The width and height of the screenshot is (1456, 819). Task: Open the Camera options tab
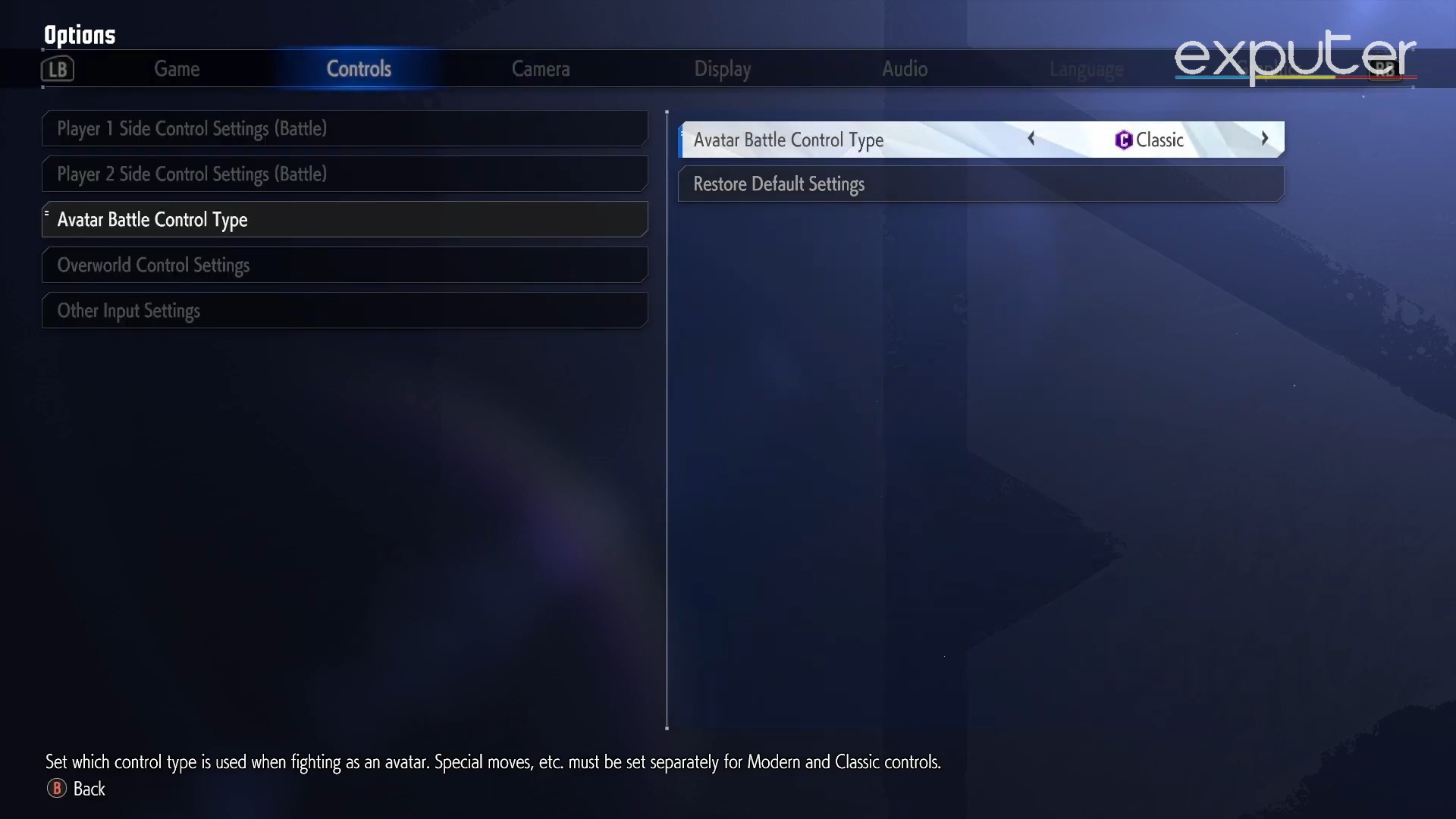pos(541,68)
